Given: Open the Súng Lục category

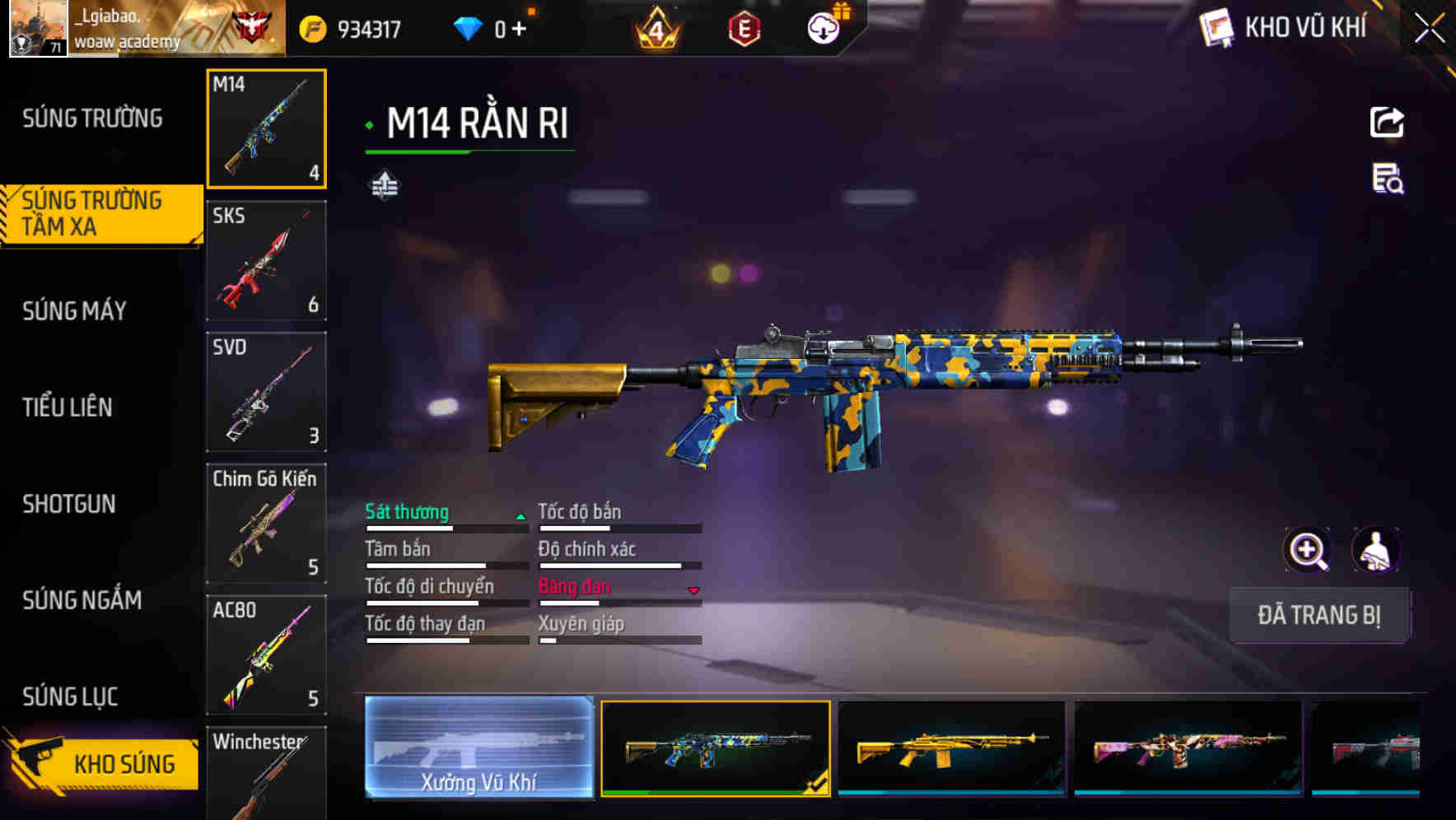Looking at the screenshot, I should pyautogui.click(x=70, y=697).
